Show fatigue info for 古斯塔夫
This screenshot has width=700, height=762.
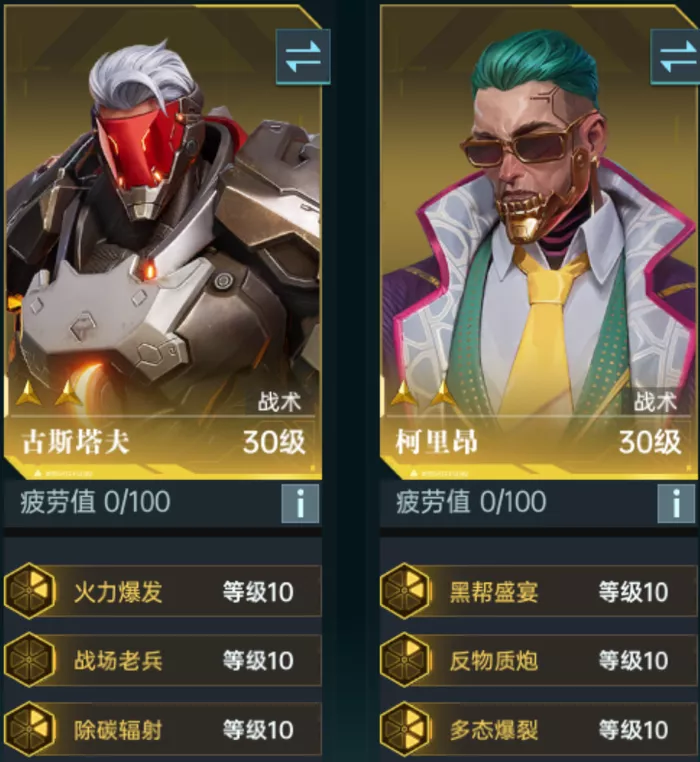[300, 503]
